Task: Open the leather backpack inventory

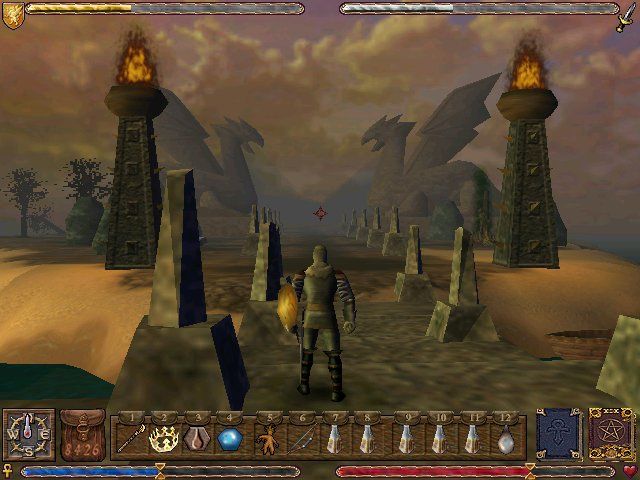Action: [82, 435]
